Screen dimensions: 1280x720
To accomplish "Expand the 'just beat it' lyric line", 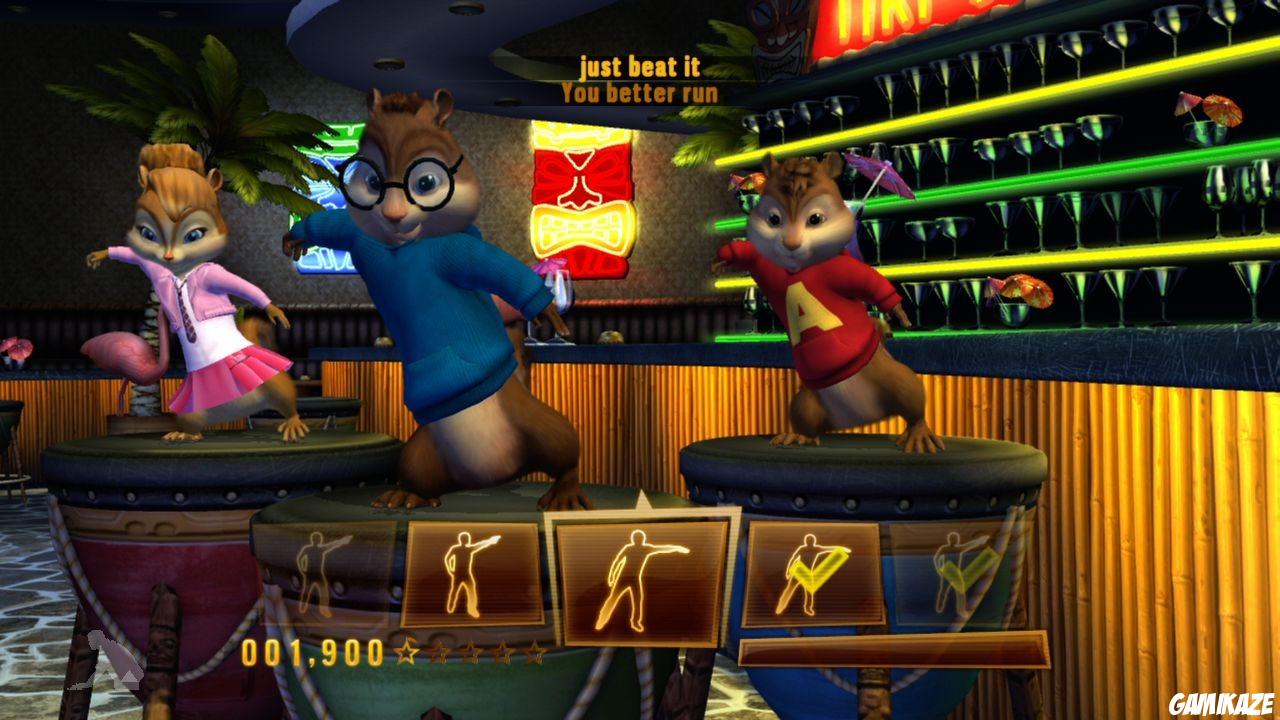I will [640, 66].
